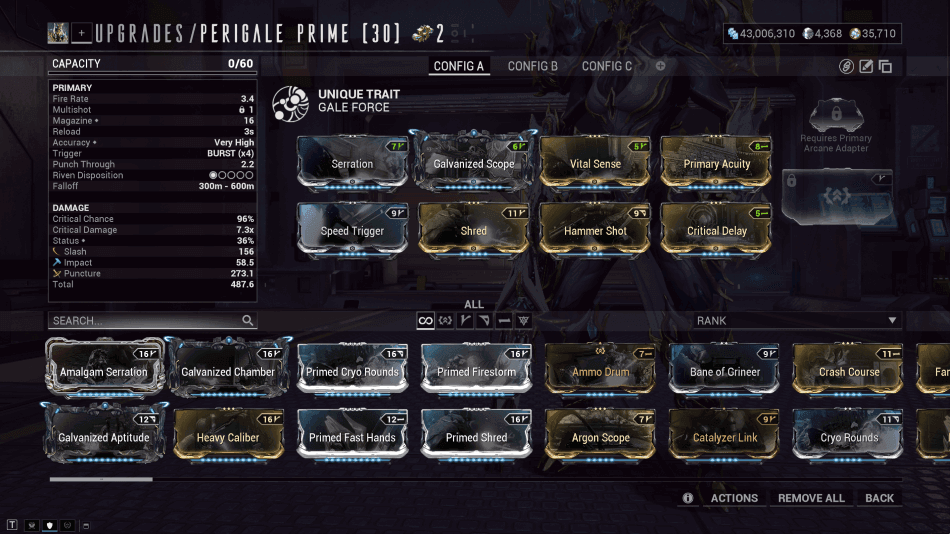This screenshot has width=950, height=534.
Task: Open the Actions menu
Action: point(734,498)
